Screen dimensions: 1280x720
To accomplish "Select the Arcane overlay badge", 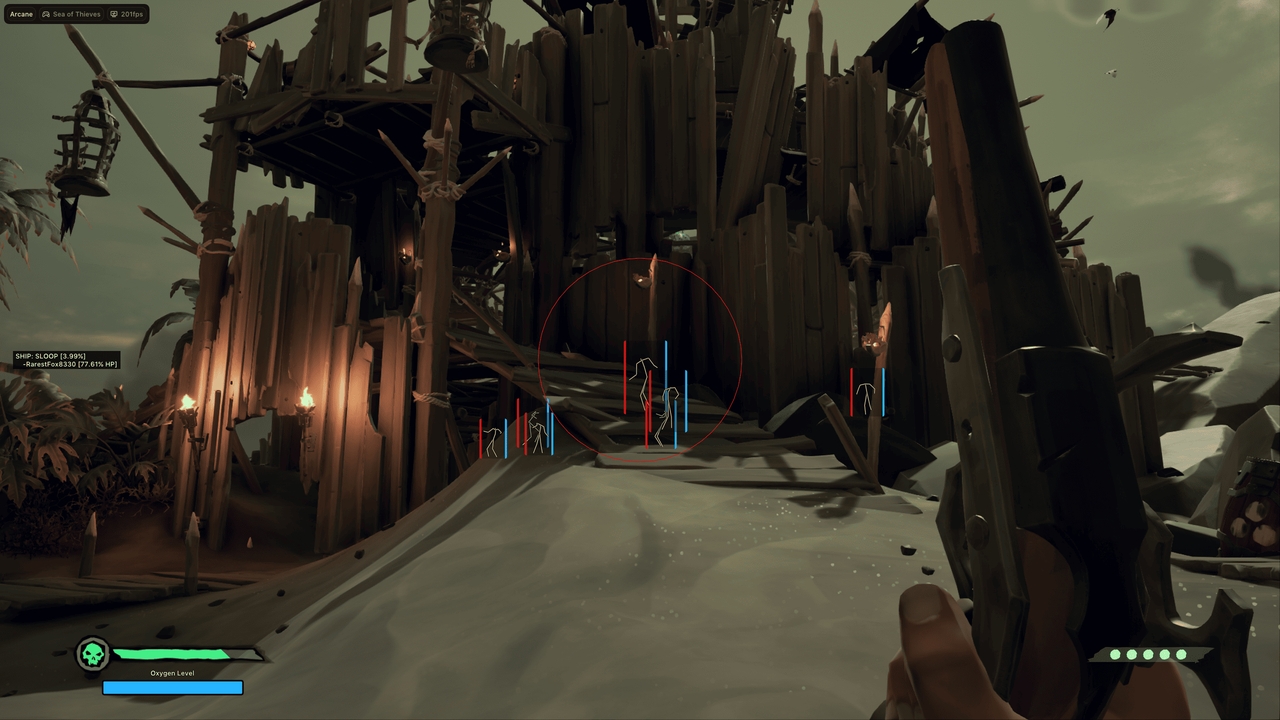I will (20, 14).
